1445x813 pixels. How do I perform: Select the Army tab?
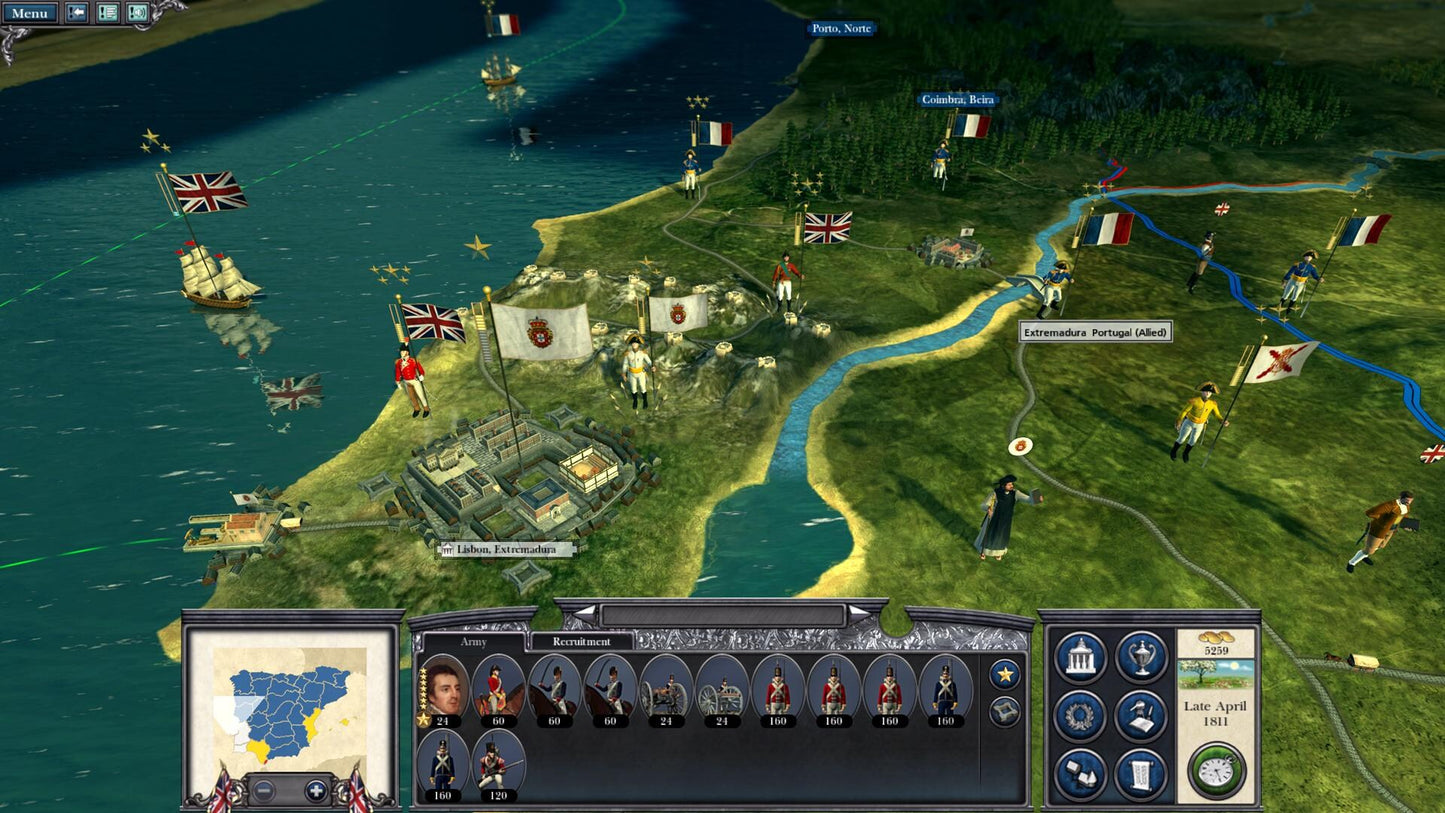tap(473, 642)
